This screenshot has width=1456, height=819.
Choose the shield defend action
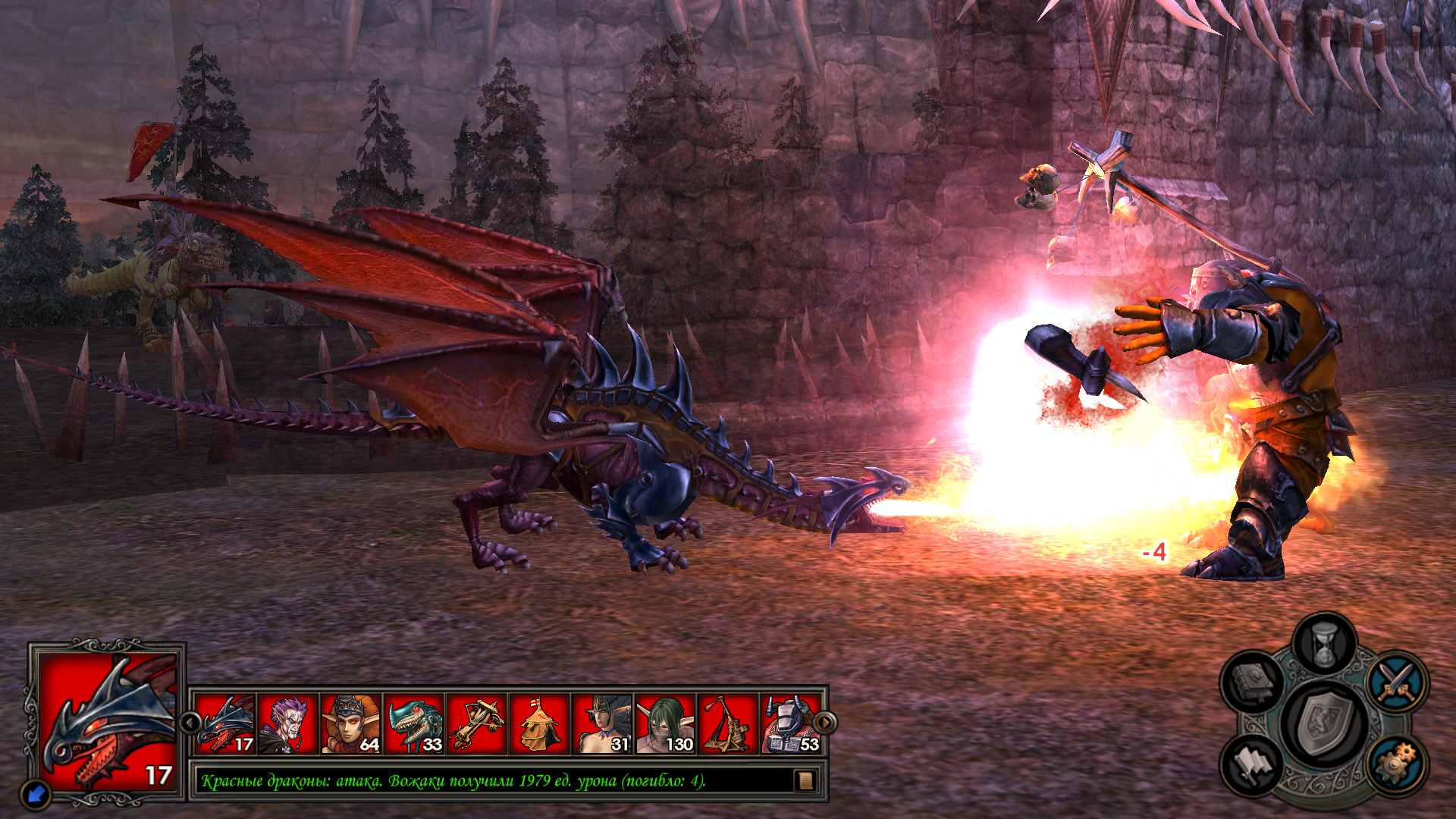pyautogui.click(x=1325, y=724)
